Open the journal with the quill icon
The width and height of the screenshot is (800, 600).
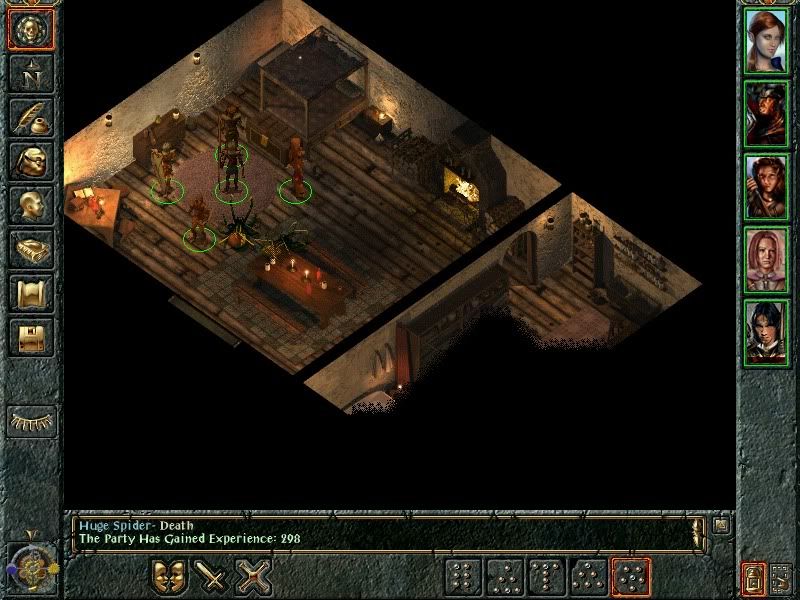[x=30, y=117]
